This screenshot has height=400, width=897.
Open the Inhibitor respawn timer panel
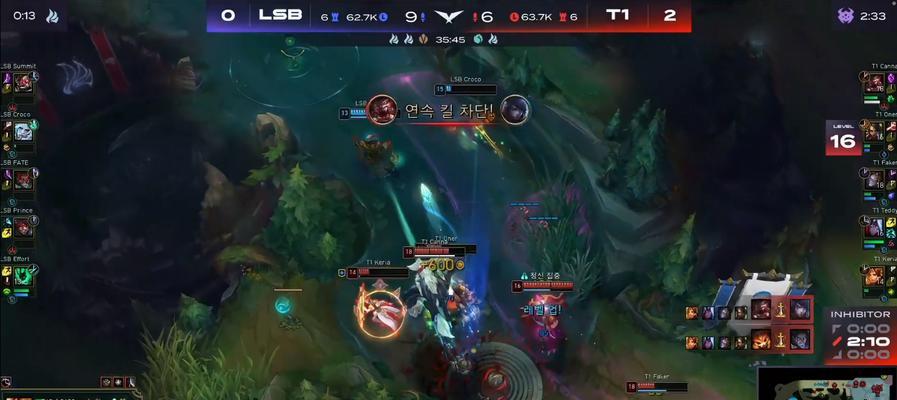click(859, 334)
